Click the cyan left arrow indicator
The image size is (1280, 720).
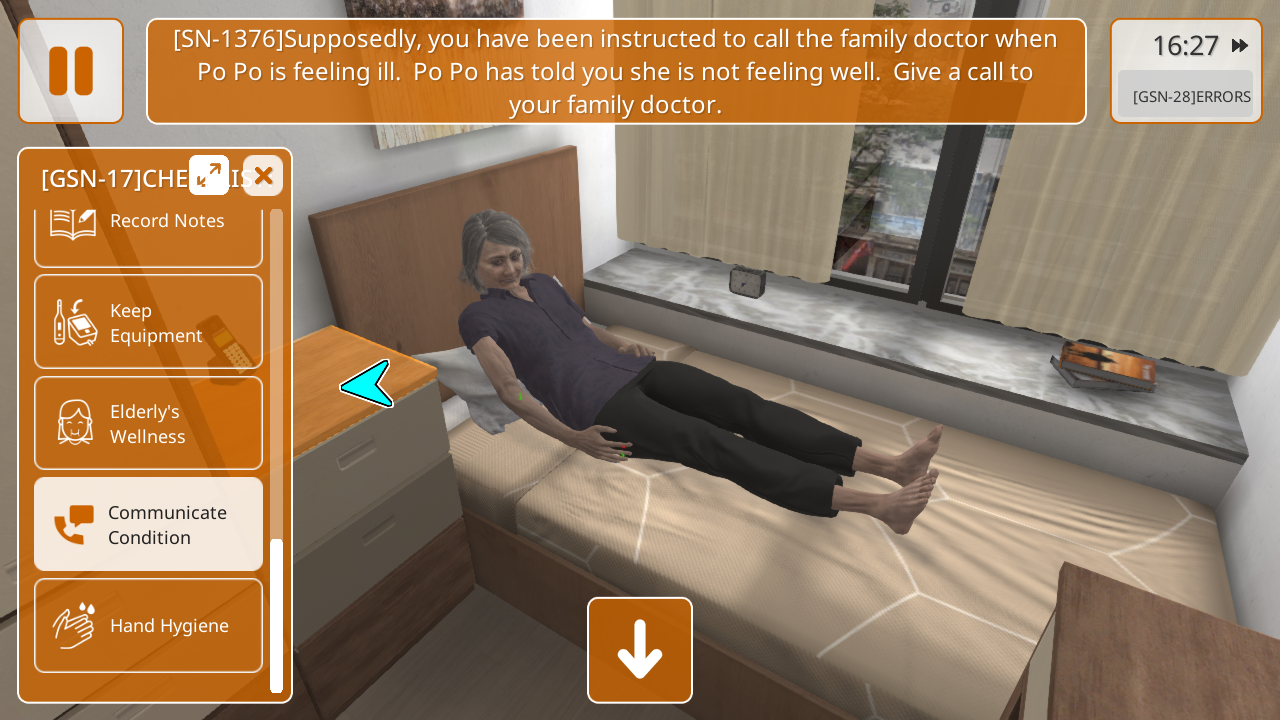pyautogui.click(x=367, y=384)
